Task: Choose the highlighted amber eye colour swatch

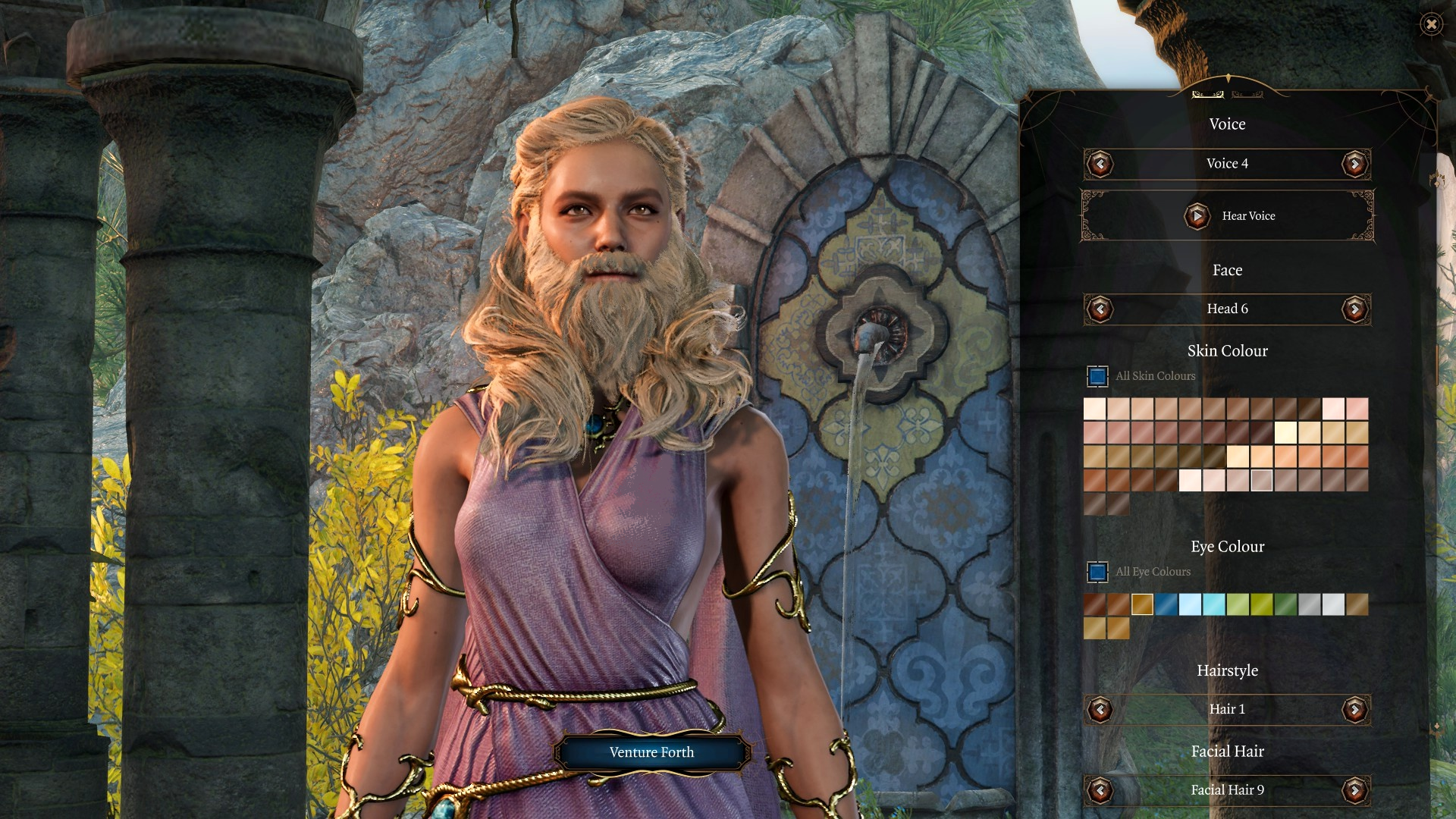Action: tap(1142, 604)
